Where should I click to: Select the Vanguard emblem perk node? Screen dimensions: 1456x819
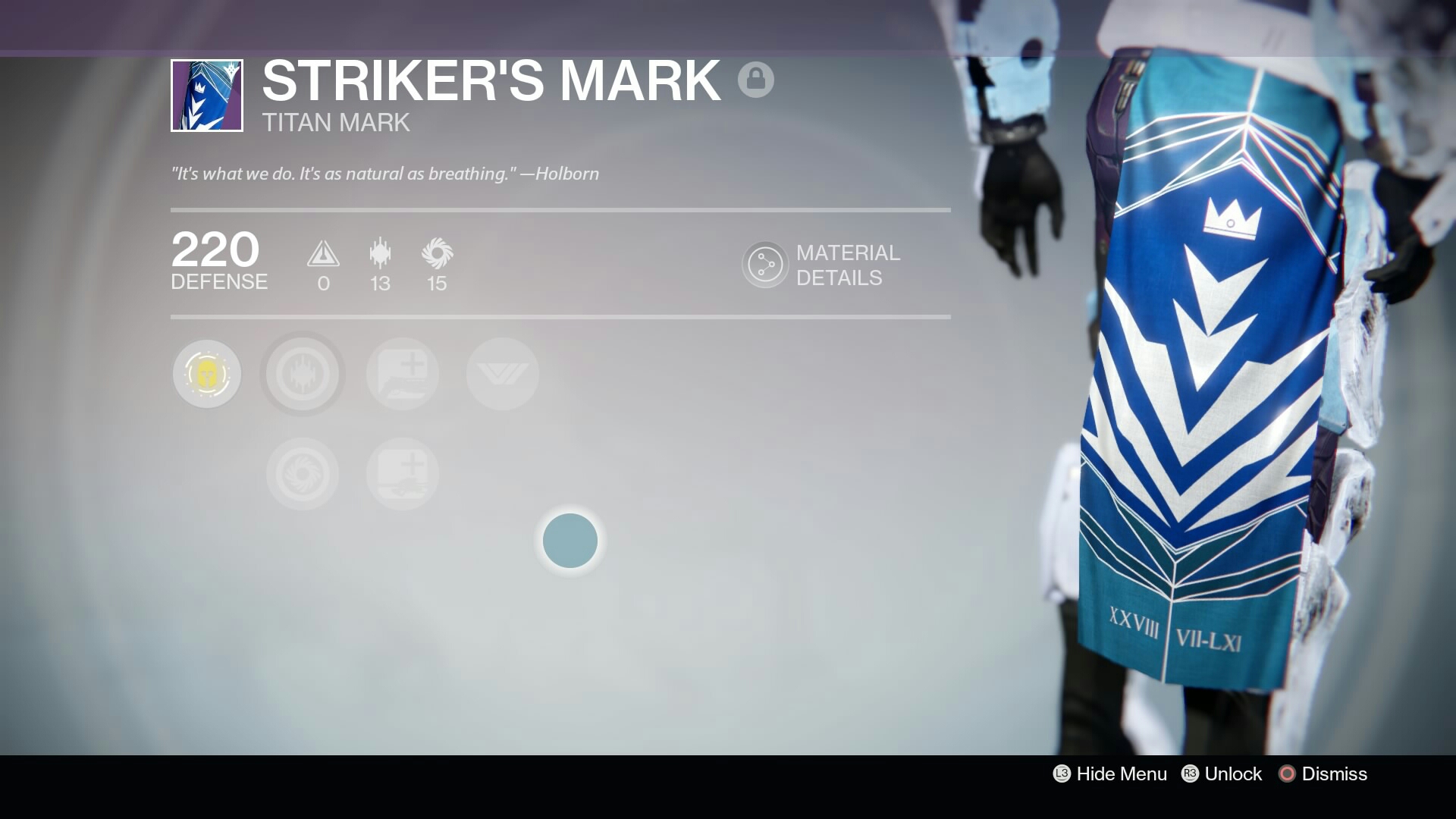501,374
